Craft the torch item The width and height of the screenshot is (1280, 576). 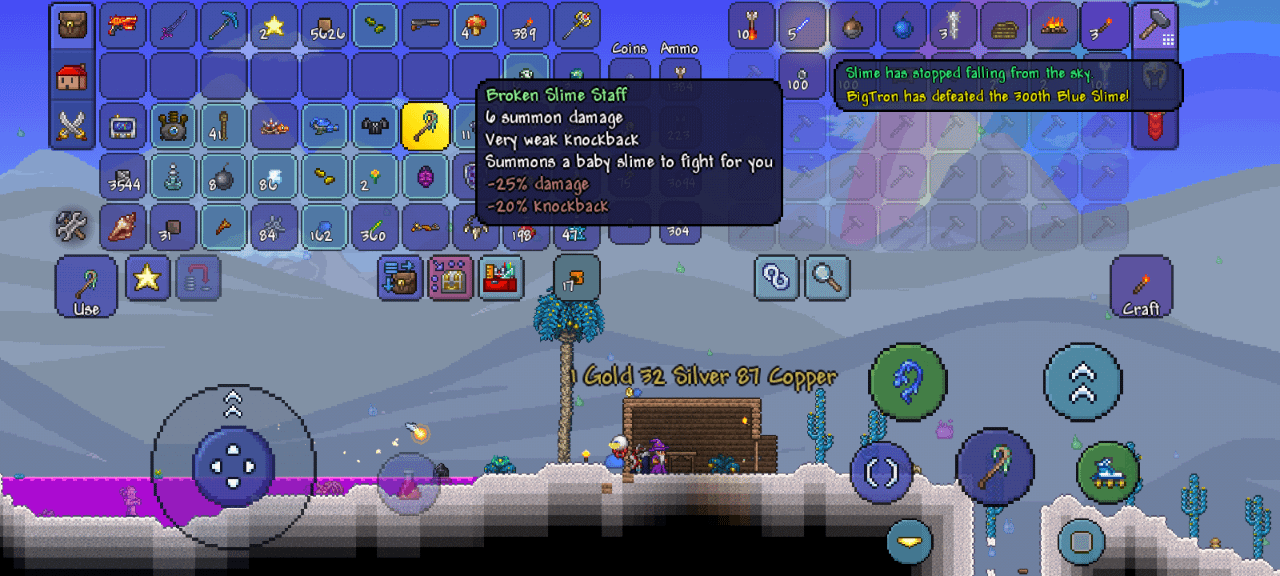(1140, 287)
